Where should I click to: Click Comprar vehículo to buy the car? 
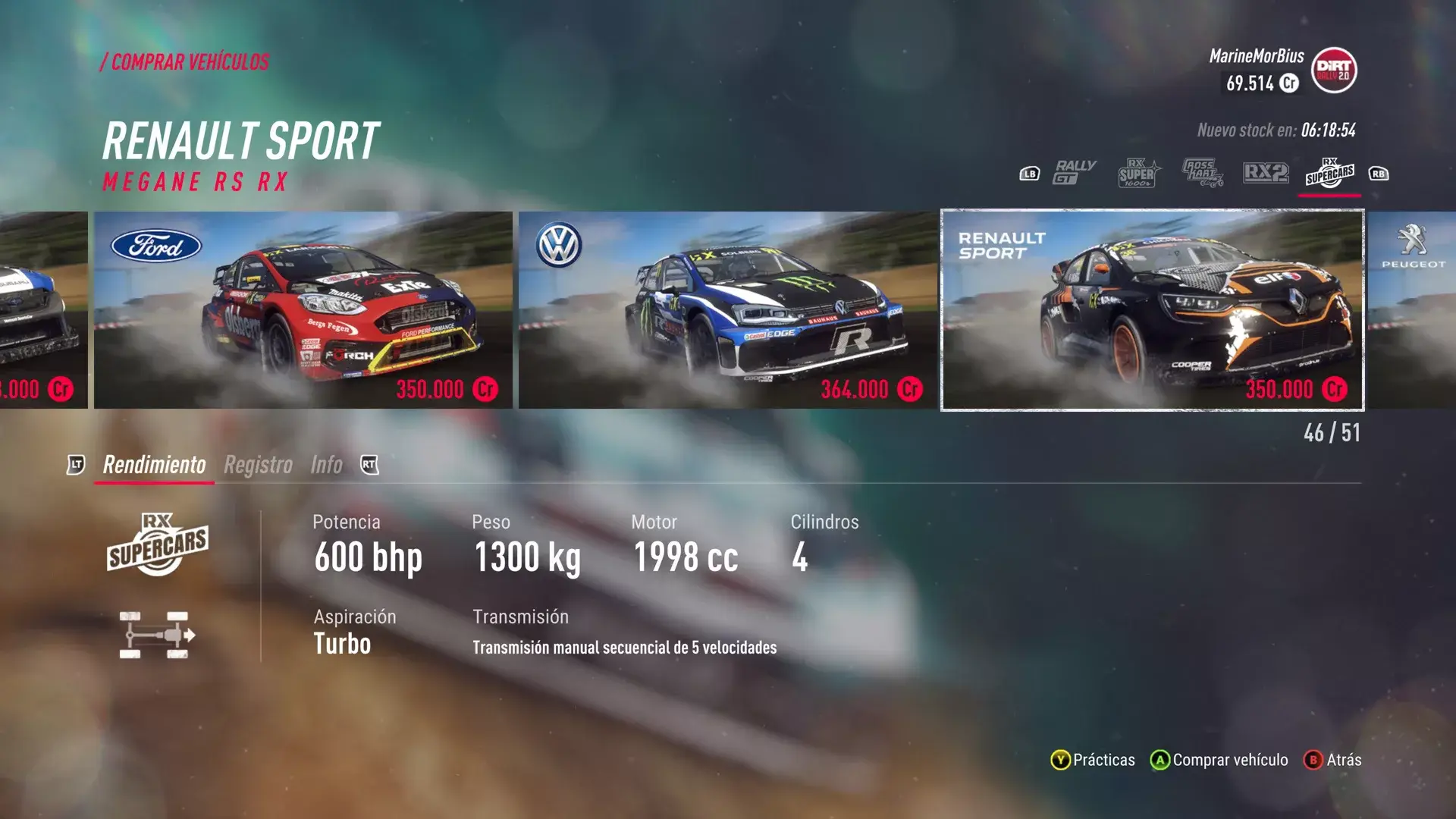click(1219, 760)
